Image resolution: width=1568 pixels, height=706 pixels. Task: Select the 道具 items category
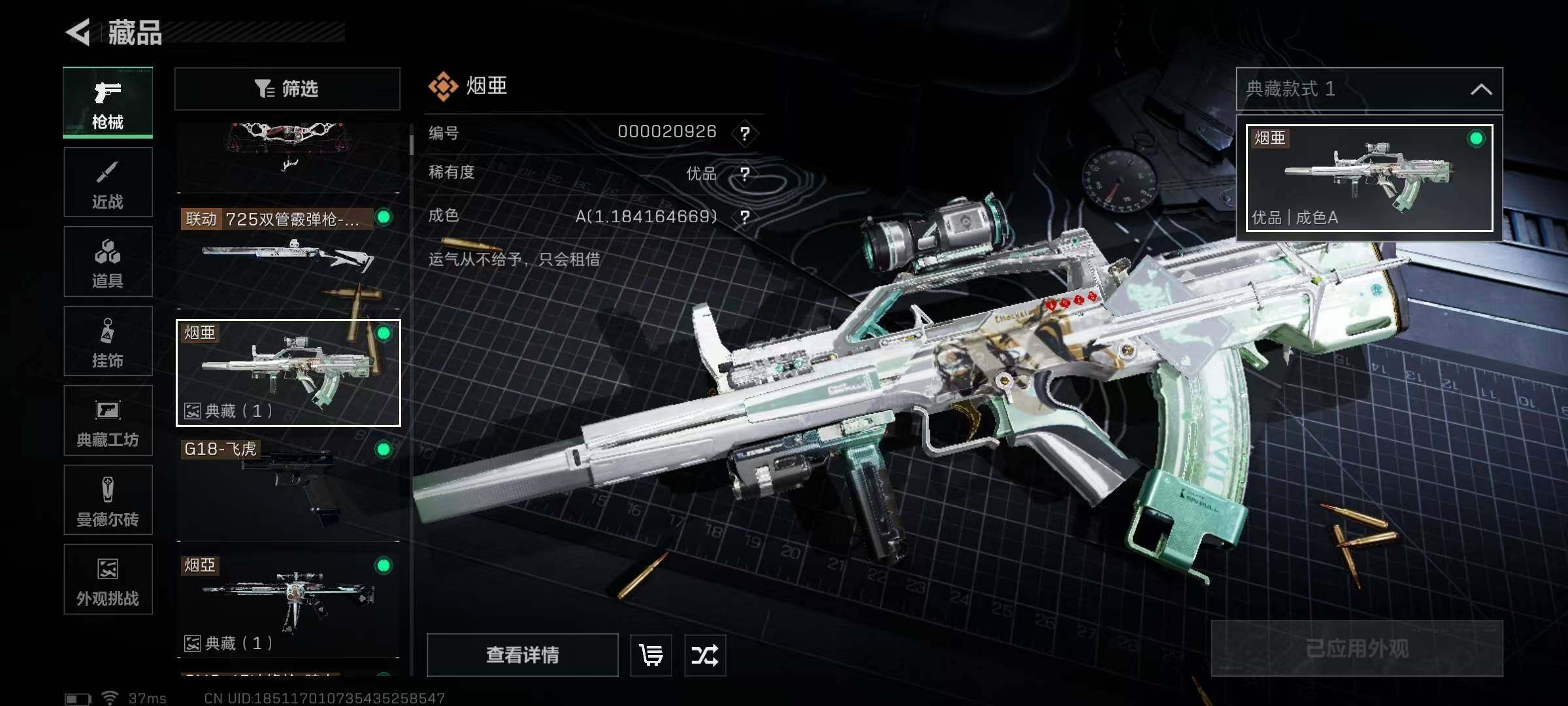[108, 261]
